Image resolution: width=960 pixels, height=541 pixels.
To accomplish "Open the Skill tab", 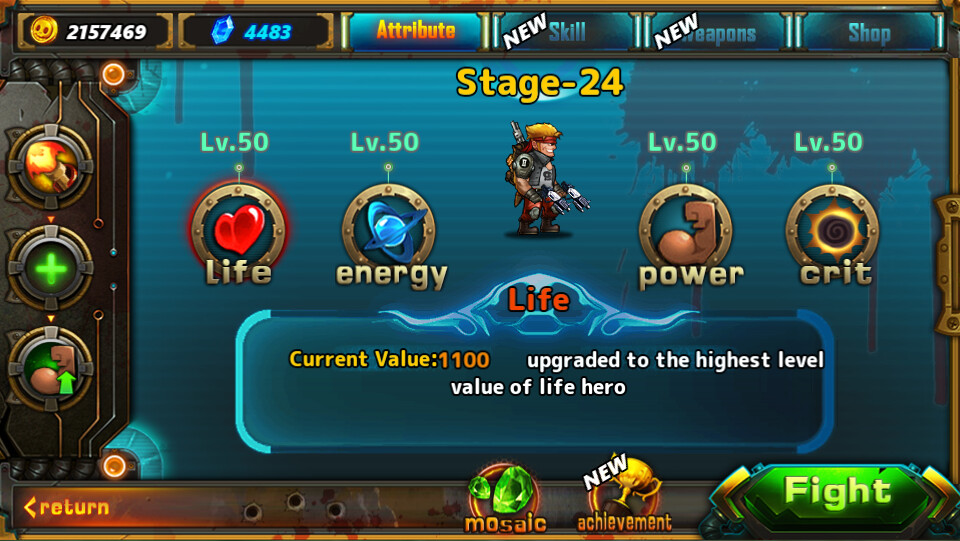I will [566, 32].
